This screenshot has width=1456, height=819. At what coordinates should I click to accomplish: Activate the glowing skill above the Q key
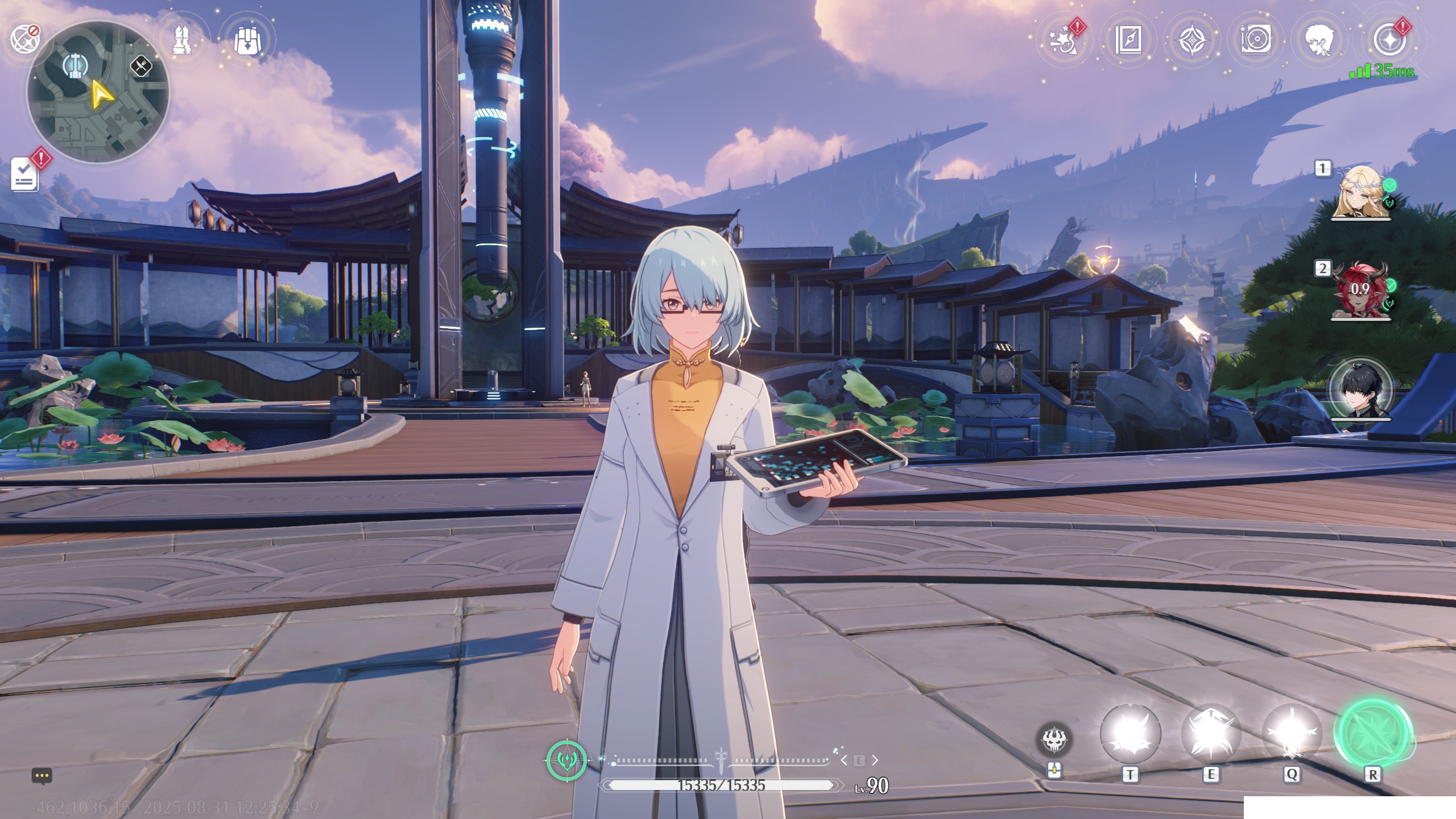click(1291, 734)
